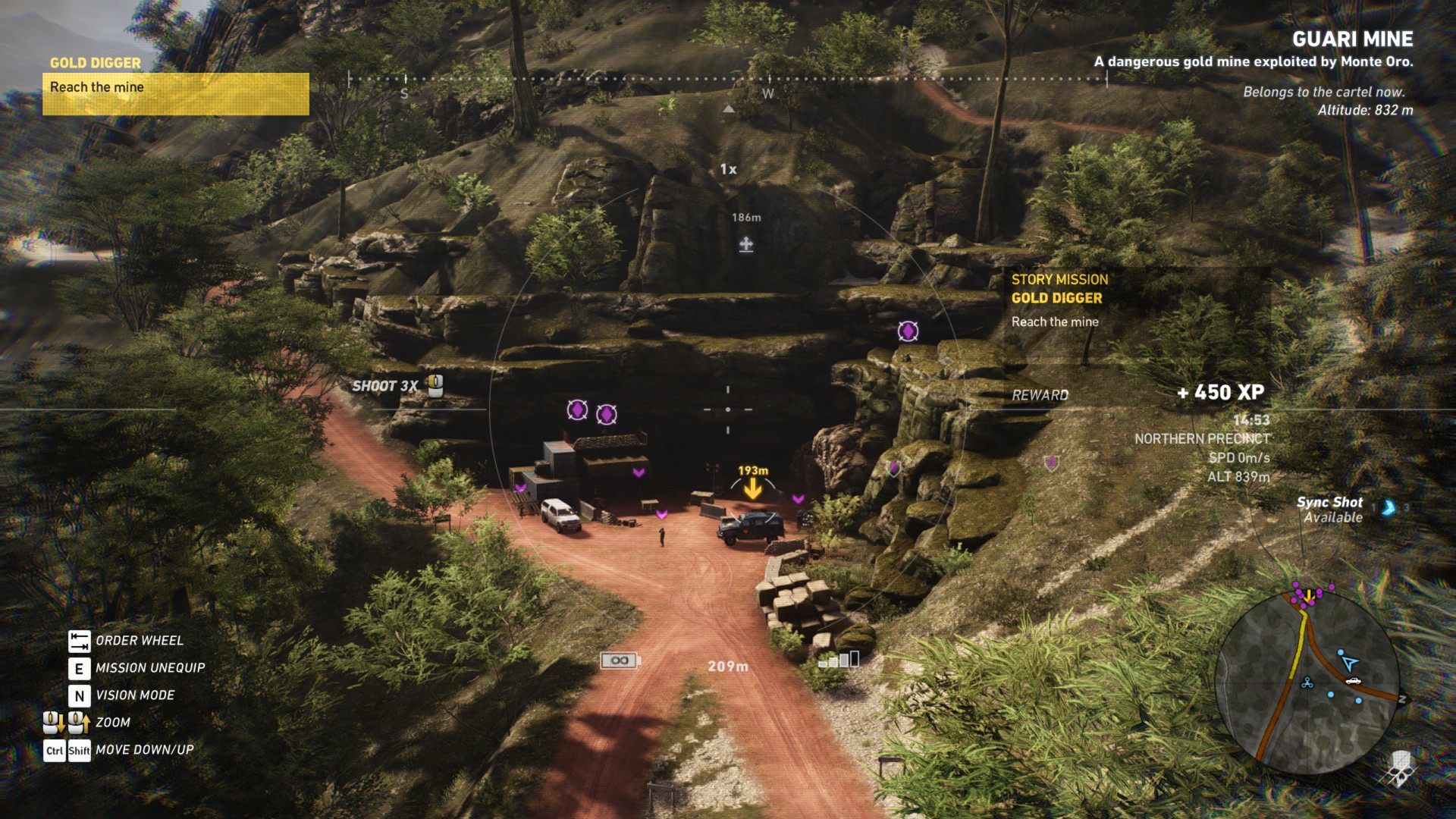Image resolution: width=1456 pixels, height=819 pixels.
Task: Click the skull emblem beside the minimap
Action: point(1398,768)
